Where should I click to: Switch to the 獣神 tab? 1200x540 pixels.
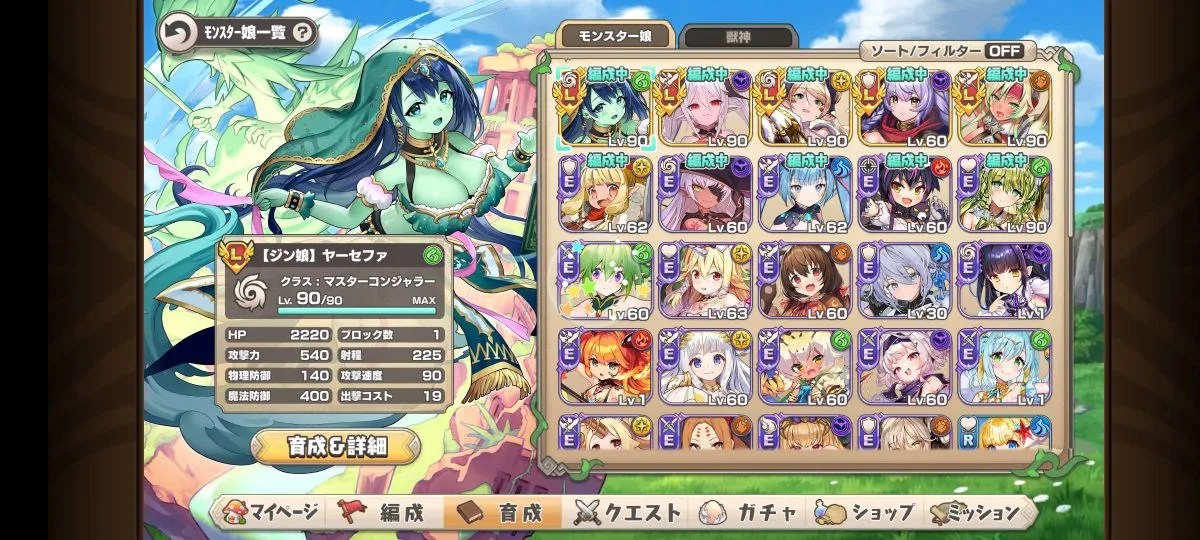pyautogui.click(x=737, y=38)
